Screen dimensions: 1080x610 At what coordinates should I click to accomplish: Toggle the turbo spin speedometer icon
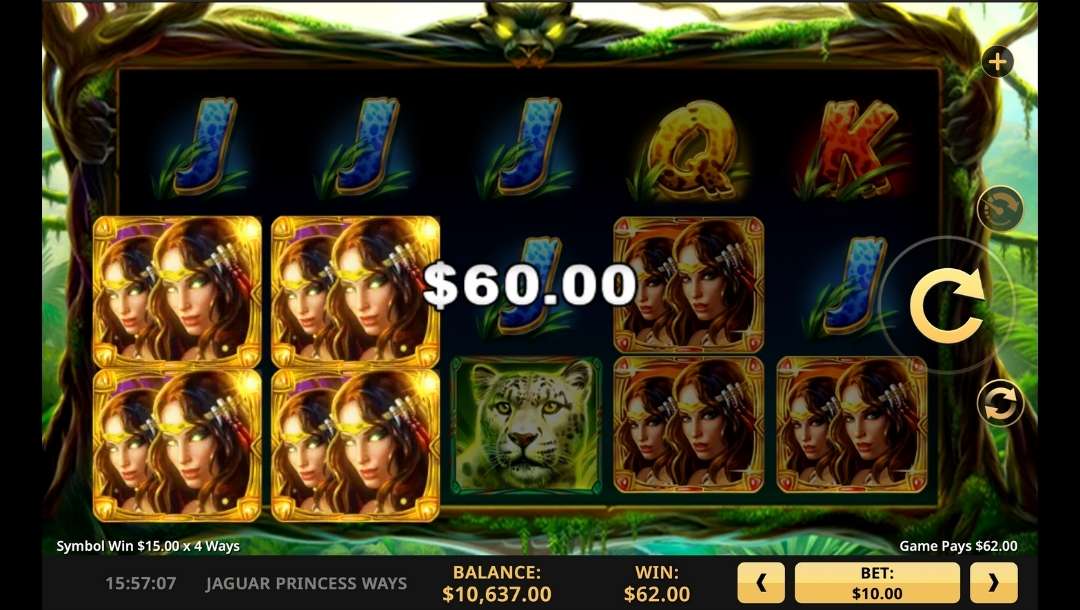1000,210
